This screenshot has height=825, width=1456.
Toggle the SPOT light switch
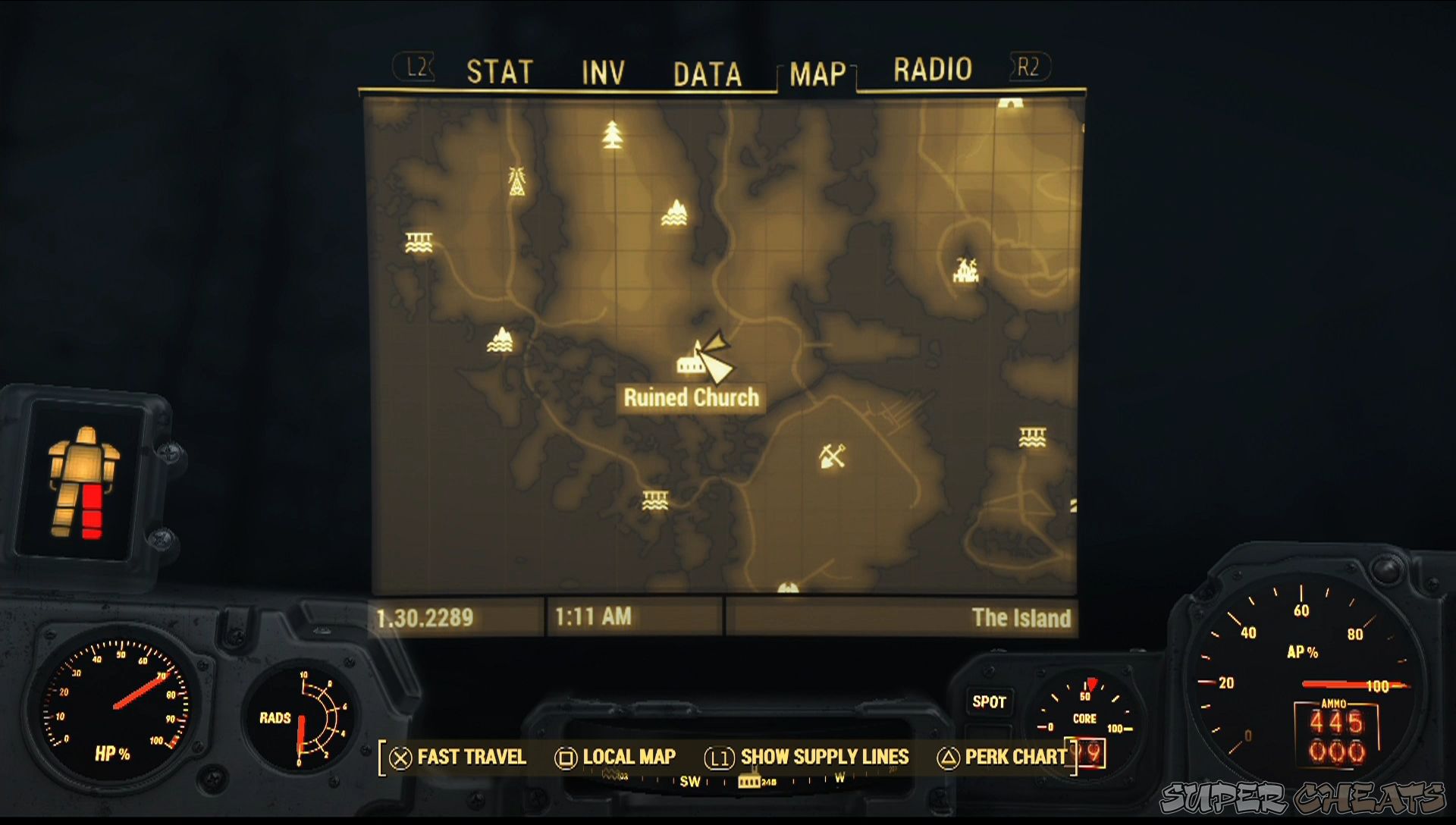[988, 702]
